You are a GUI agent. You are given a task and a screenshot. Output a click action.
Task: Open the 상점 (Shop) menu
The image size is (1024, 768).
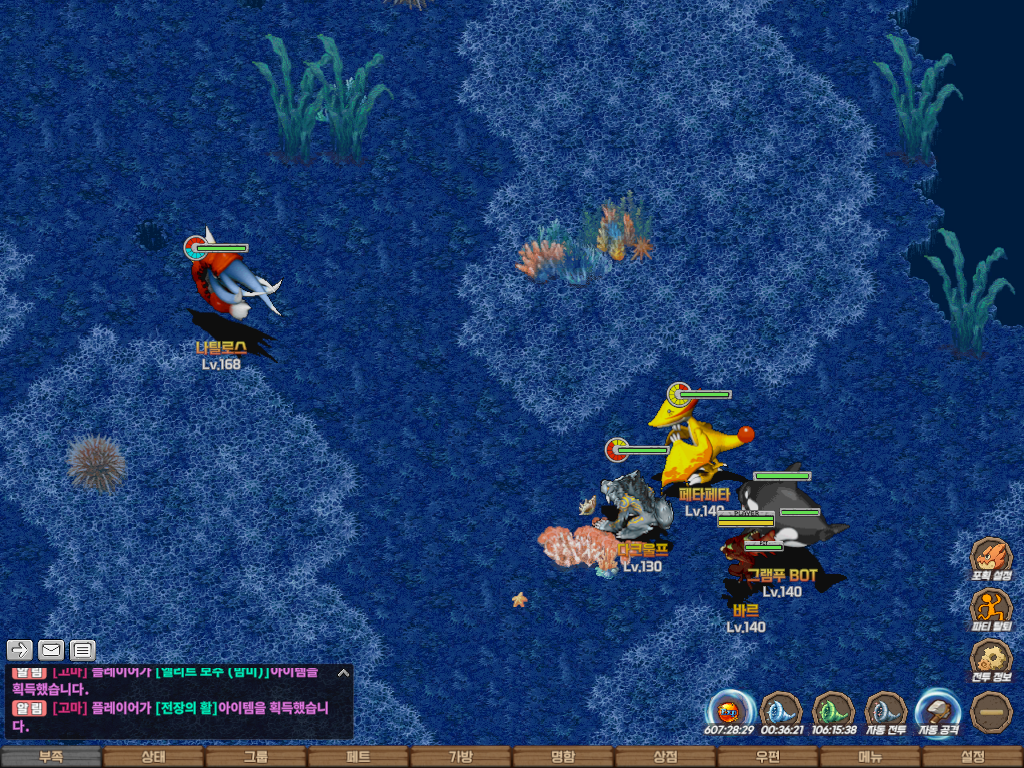point(665,757)
